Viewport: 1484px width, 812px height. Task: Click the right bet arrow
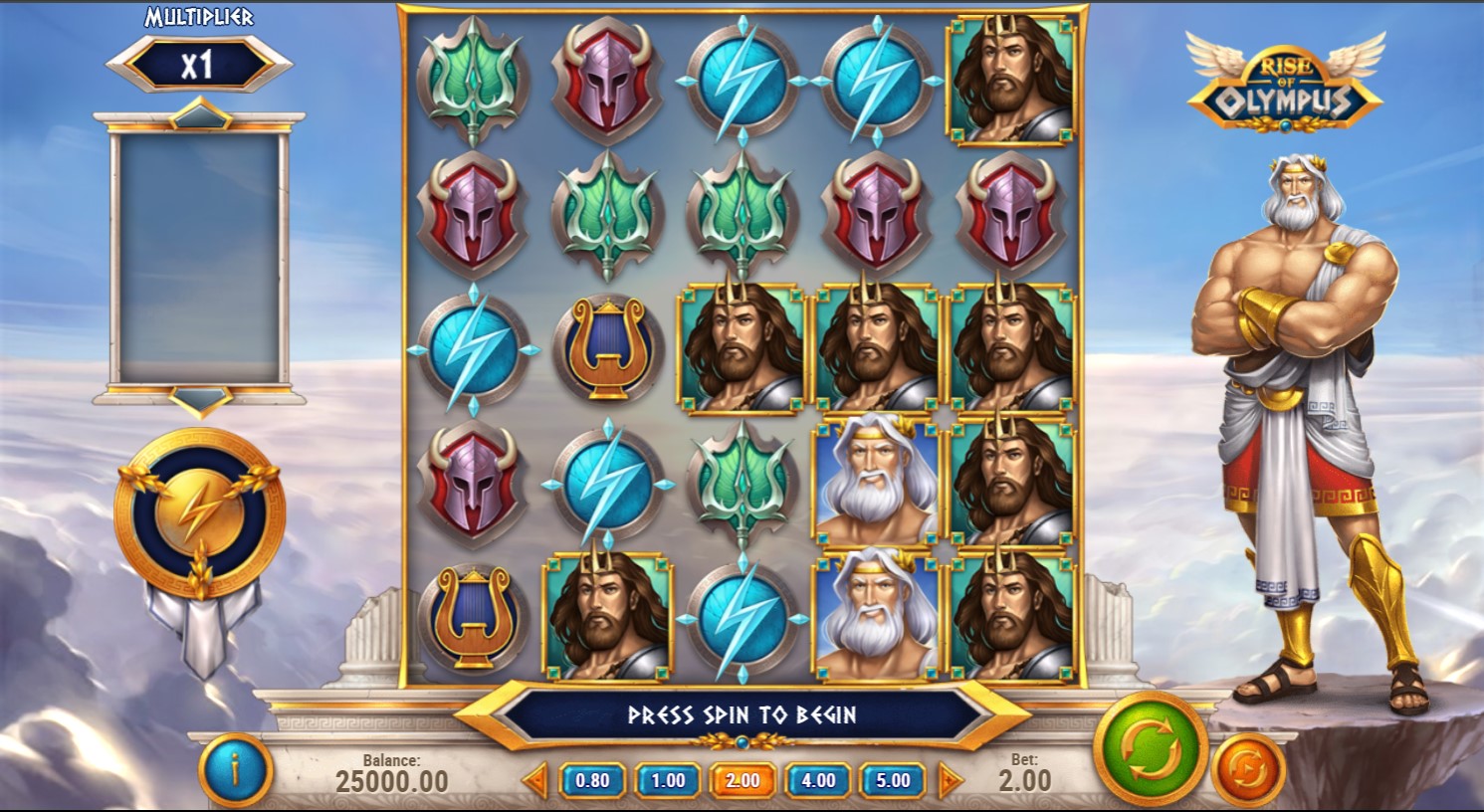tap(951, 781)
